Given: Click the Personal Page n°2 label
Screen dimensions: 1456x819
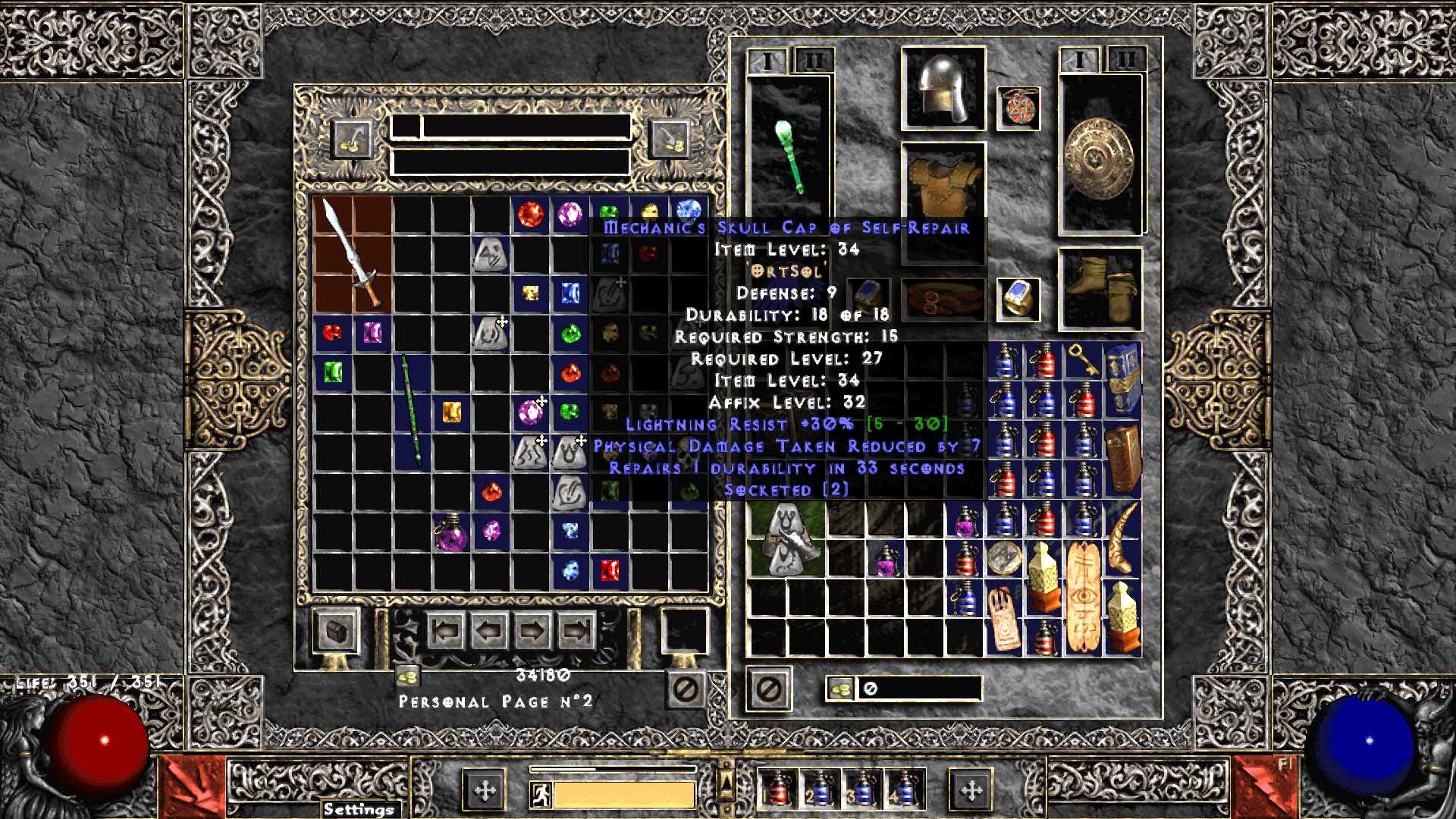Looking at the screenshot, I should pyautogui.click(x=497, y=701).
